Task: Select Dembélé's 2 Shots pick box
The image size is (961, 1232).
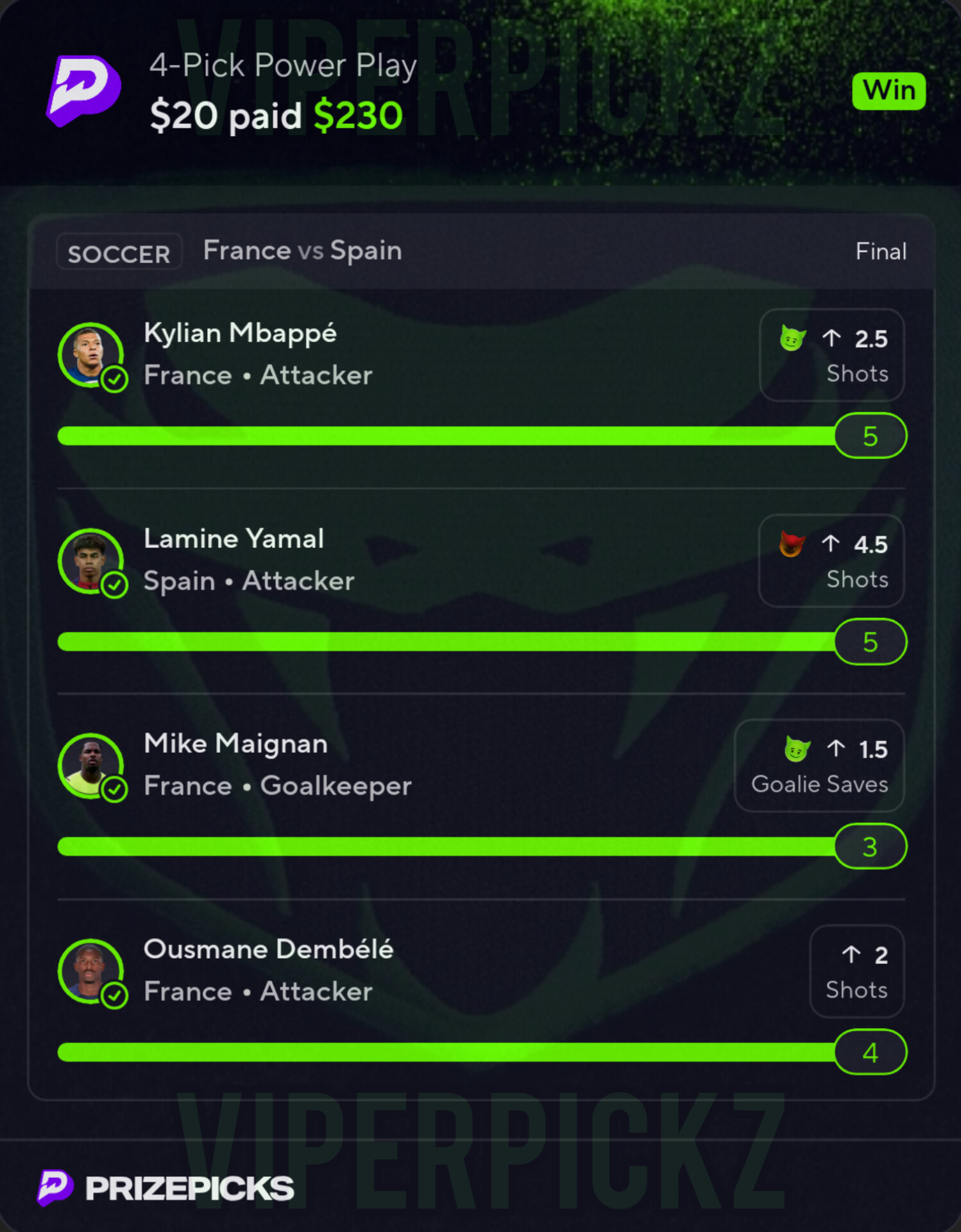Action: point(856,971)
